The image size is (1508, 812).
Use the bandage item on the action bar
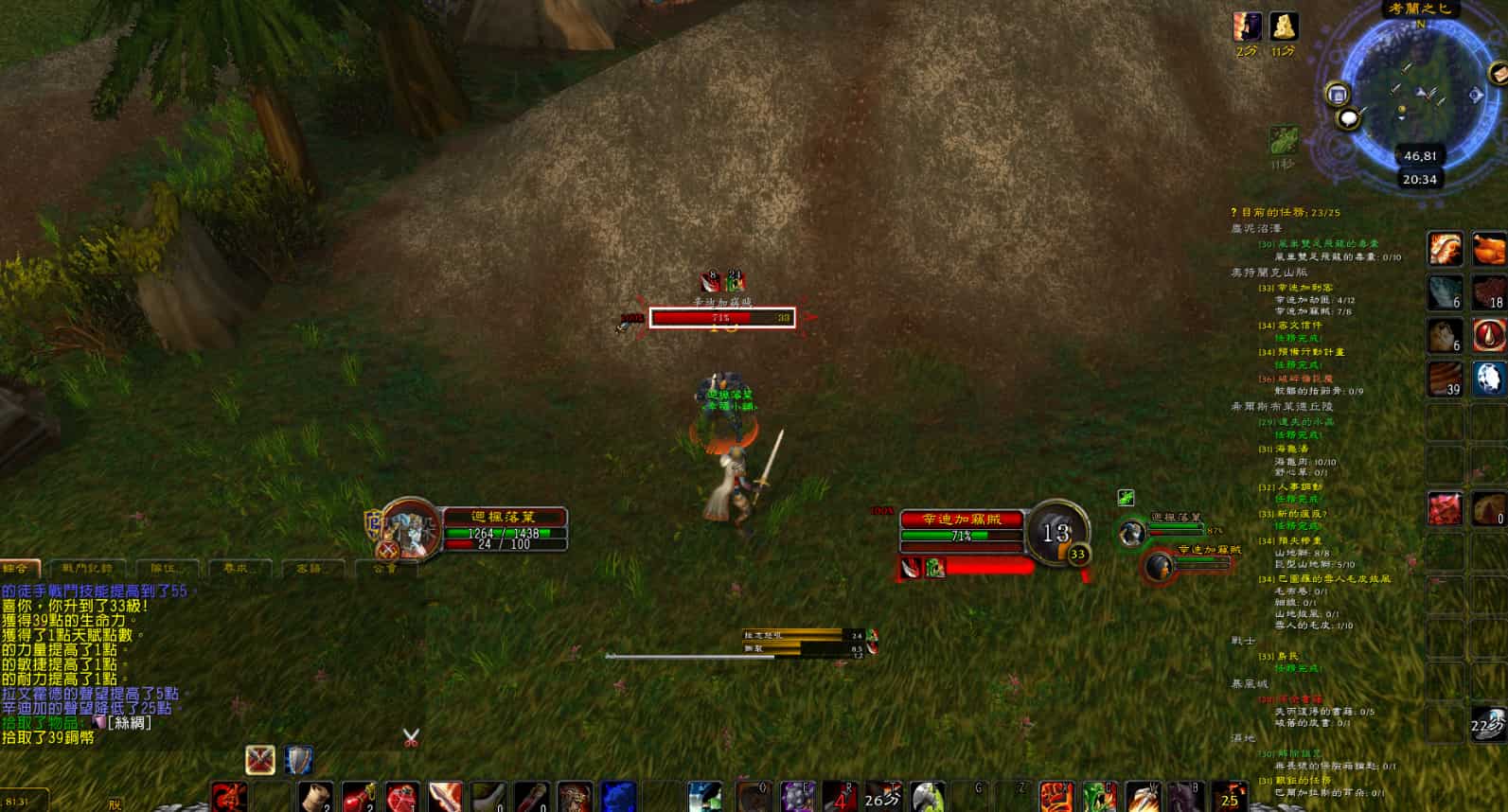point(316,797)
